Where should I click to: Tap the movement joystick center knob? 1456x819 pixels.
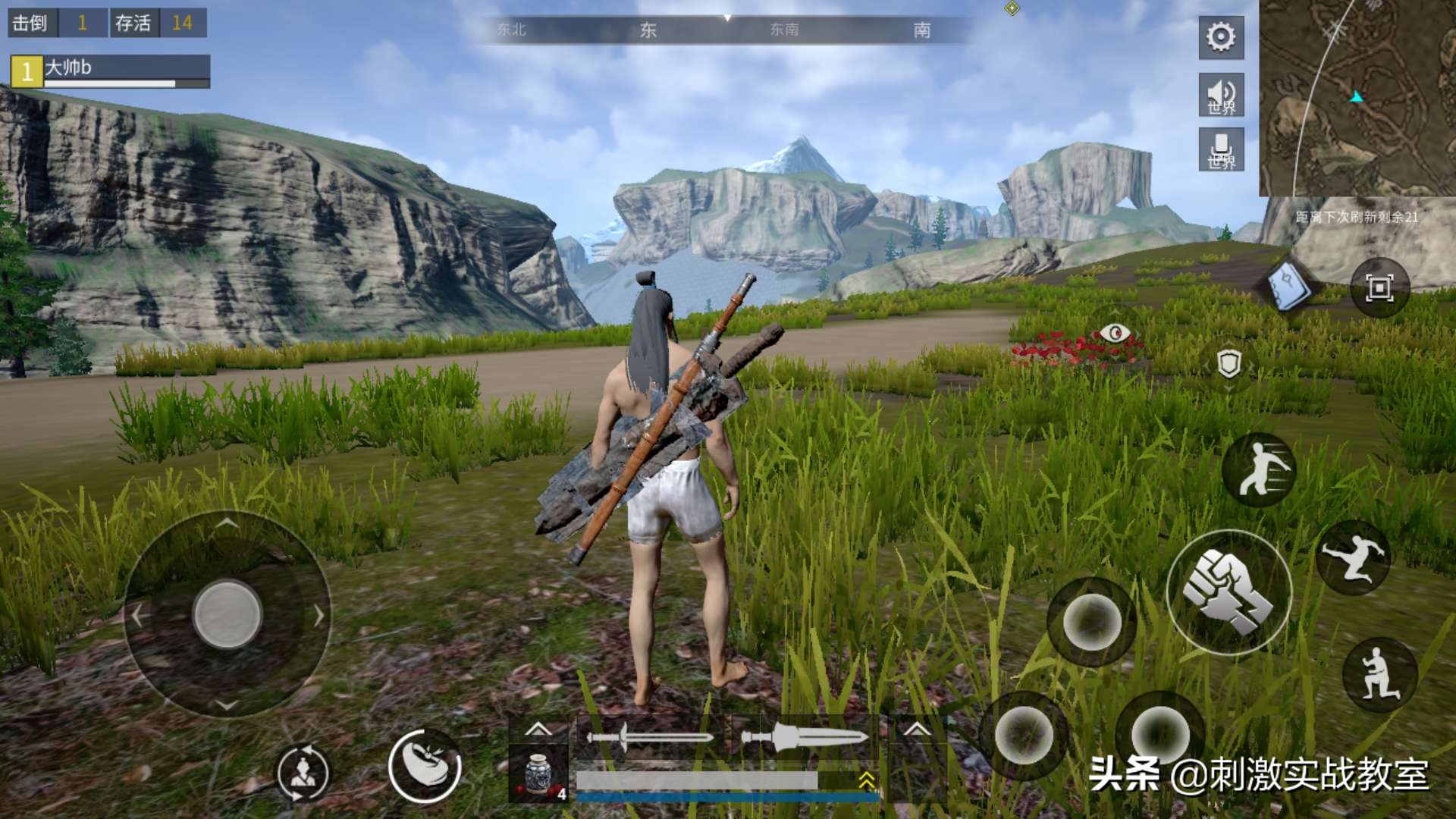click(x=227, y=614)
